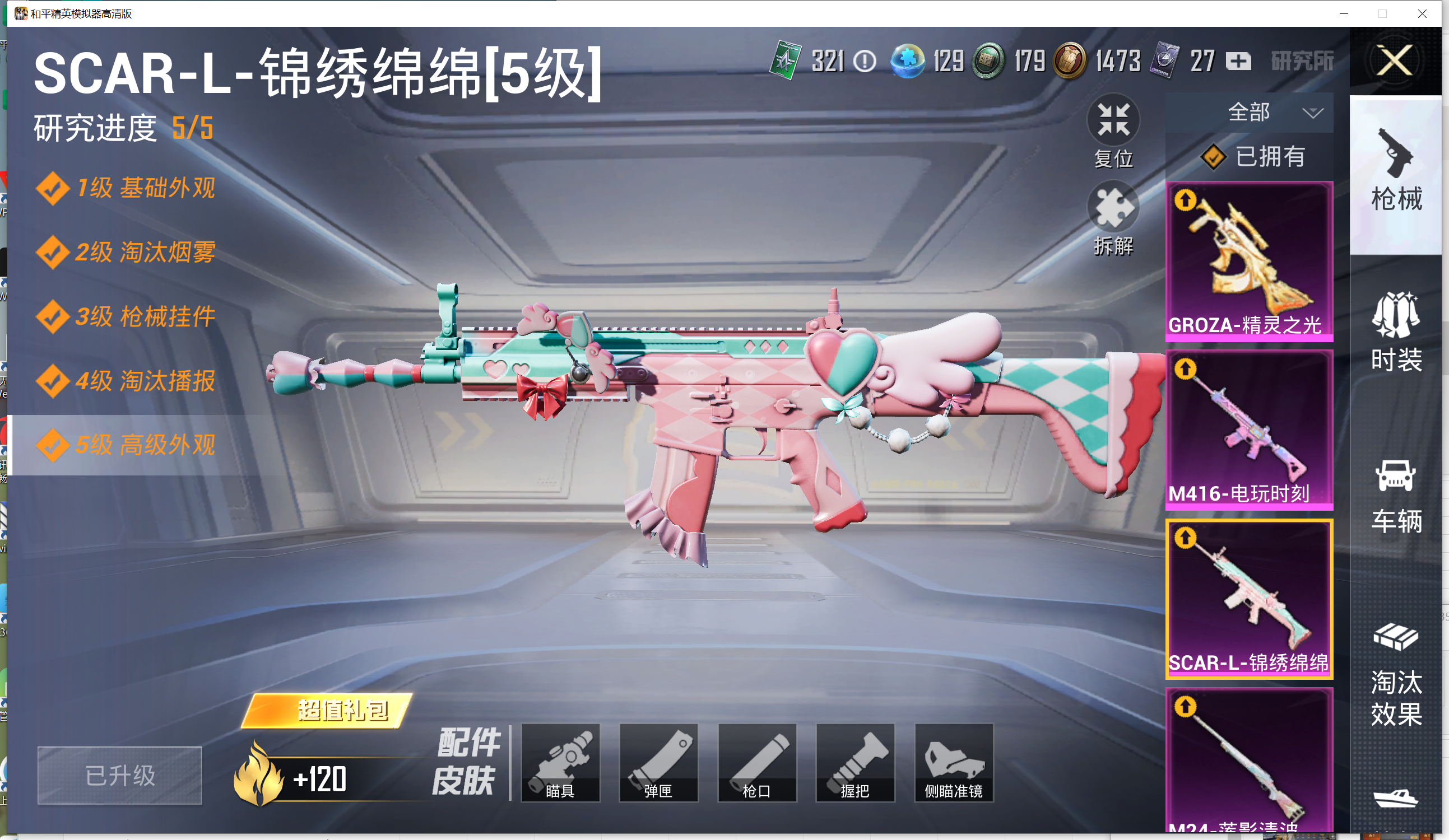Open the 时装 outfits tab
Image resolution: width=1449 pixels, height=840 pixels.
1396,333
